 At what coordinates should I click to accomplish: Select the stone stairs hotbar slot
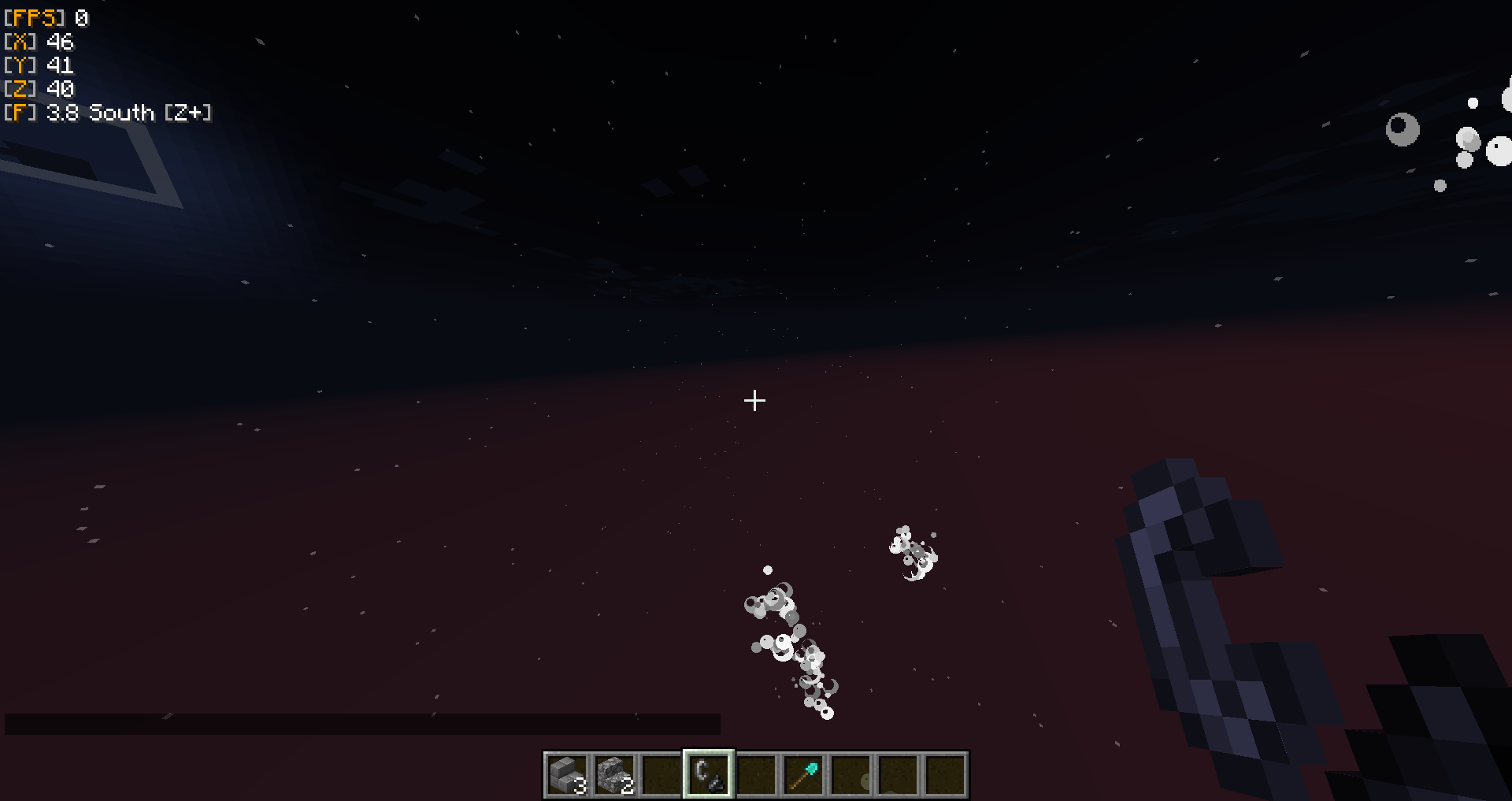click(567, 775)
